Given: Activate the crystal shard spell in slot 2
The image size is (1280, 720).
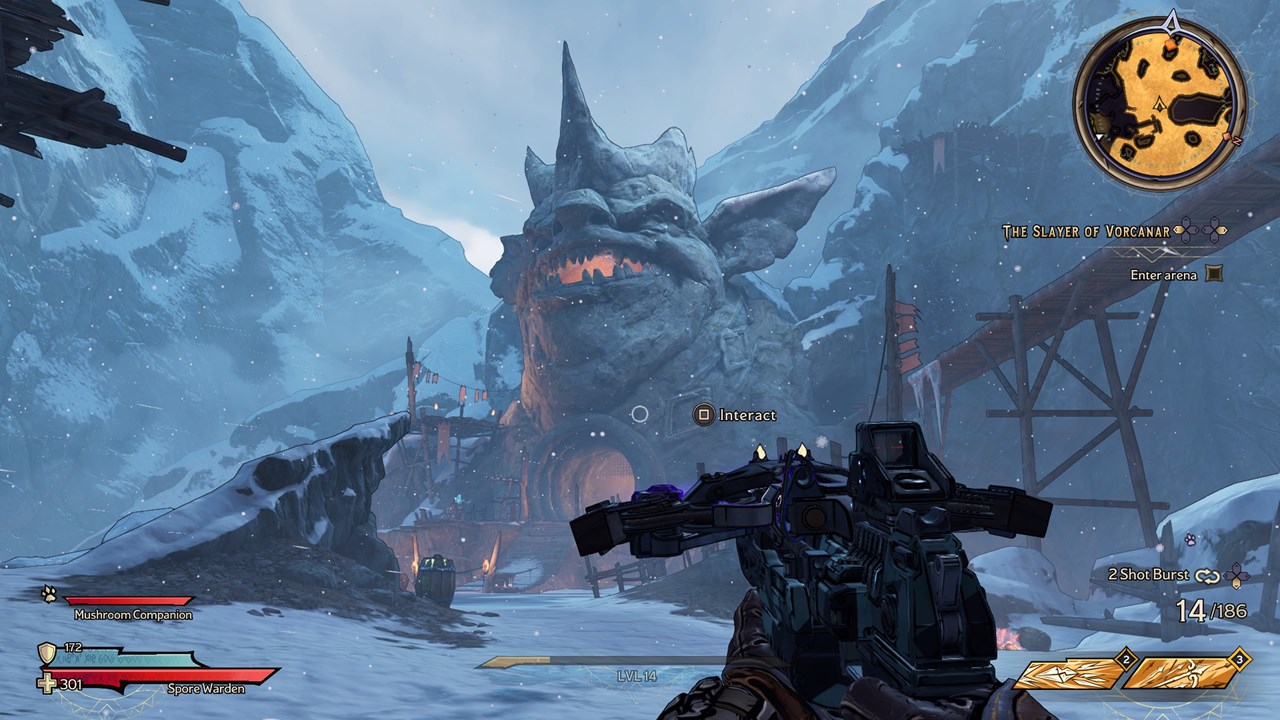Looking at the screenshot, I should pos(1068,674).
